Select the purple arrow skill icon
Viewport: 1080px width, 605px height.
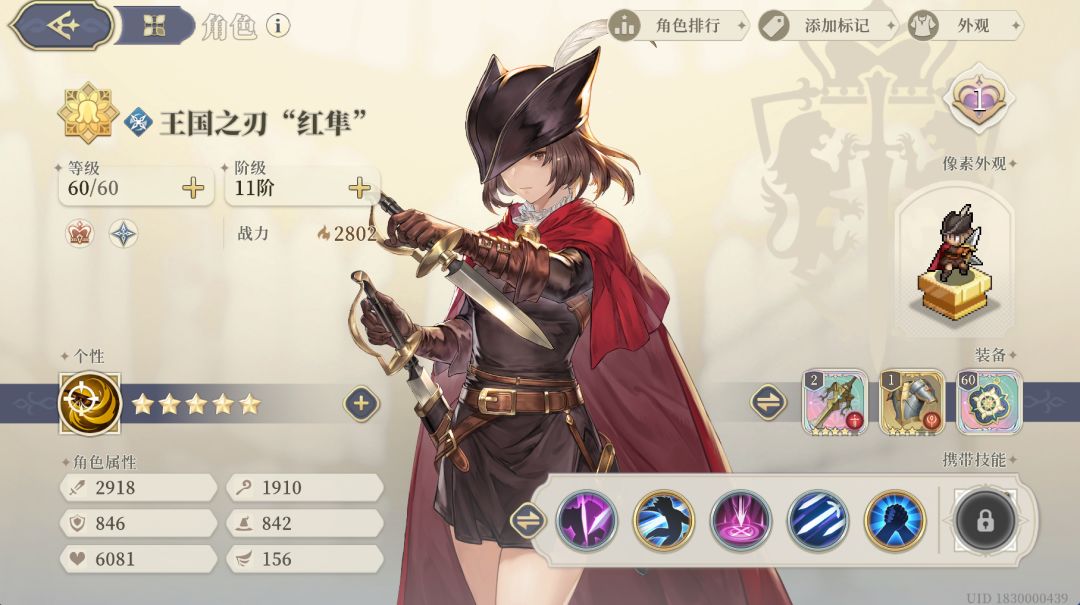pos(586,520)
